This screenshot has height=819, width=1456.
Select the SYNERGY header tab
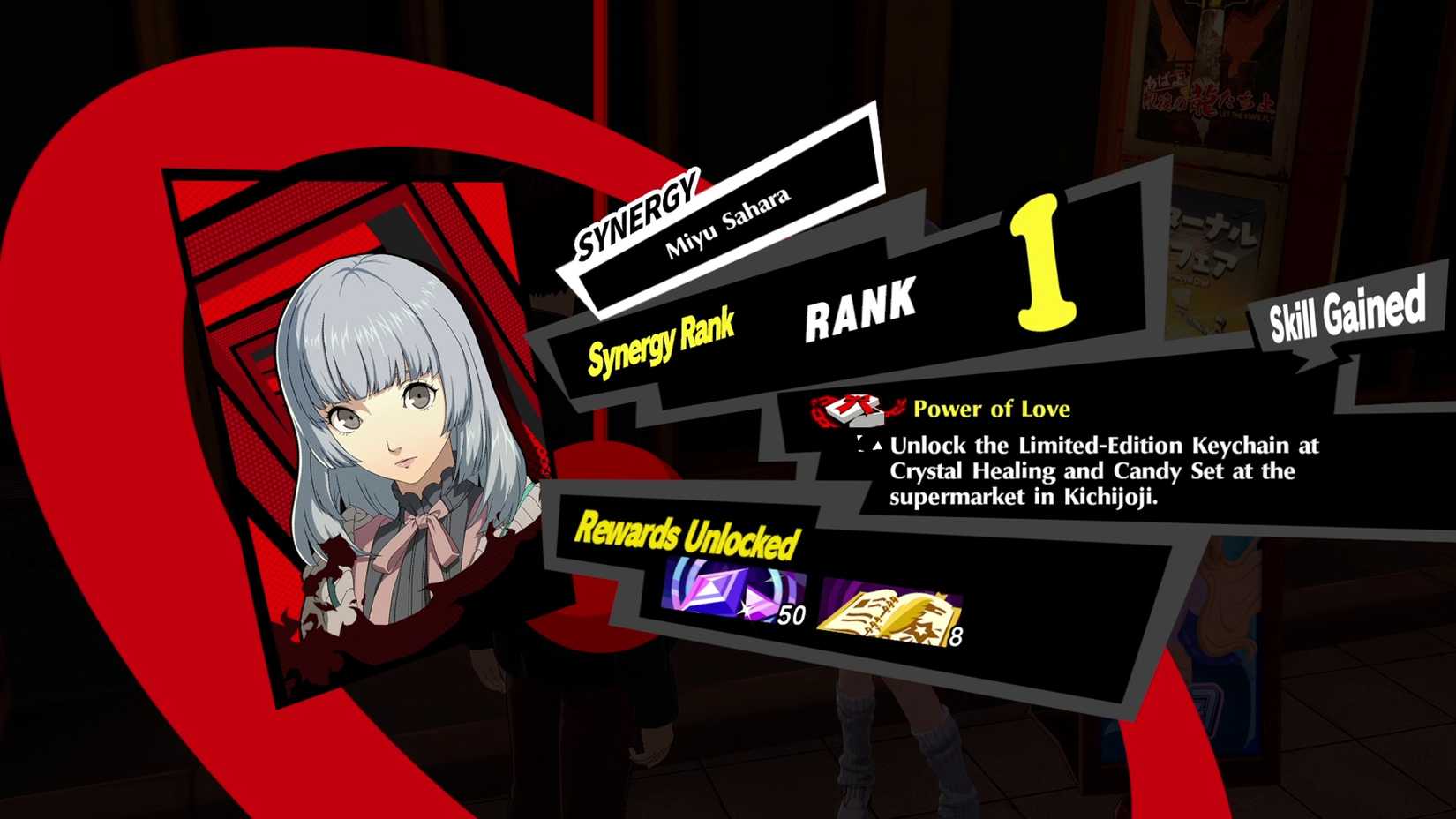(637, 209)
